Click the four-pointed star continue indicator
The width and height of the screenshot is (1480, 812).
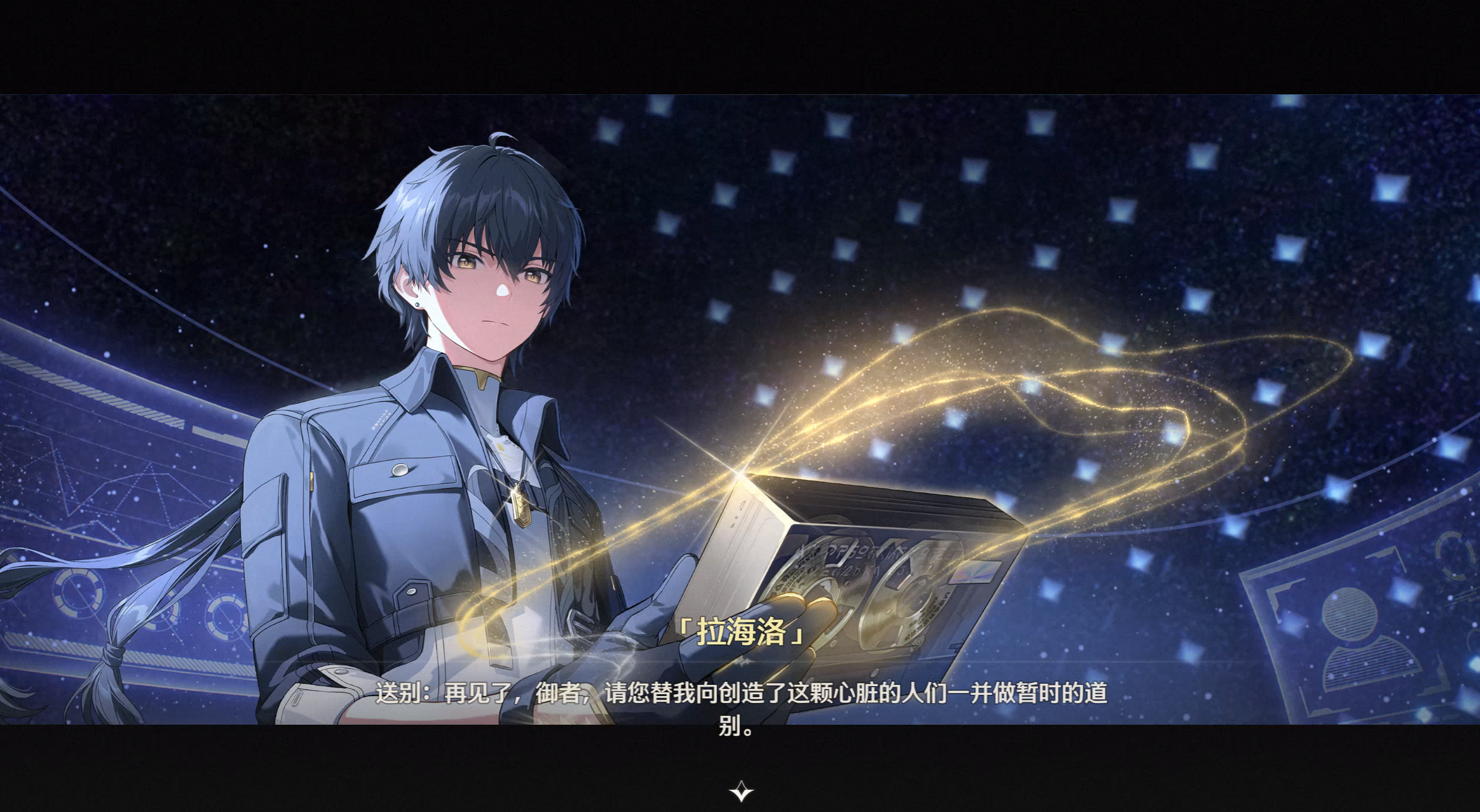[x=741, y=791]
